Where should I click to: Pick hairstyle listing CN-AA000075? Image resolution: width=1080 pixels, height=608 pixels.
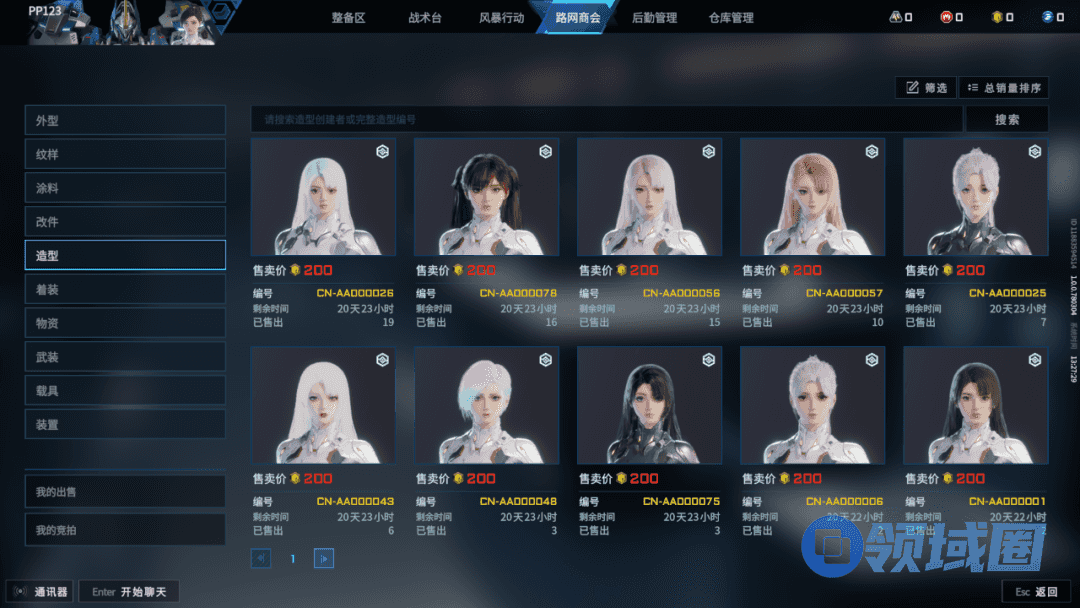(649, 406)
